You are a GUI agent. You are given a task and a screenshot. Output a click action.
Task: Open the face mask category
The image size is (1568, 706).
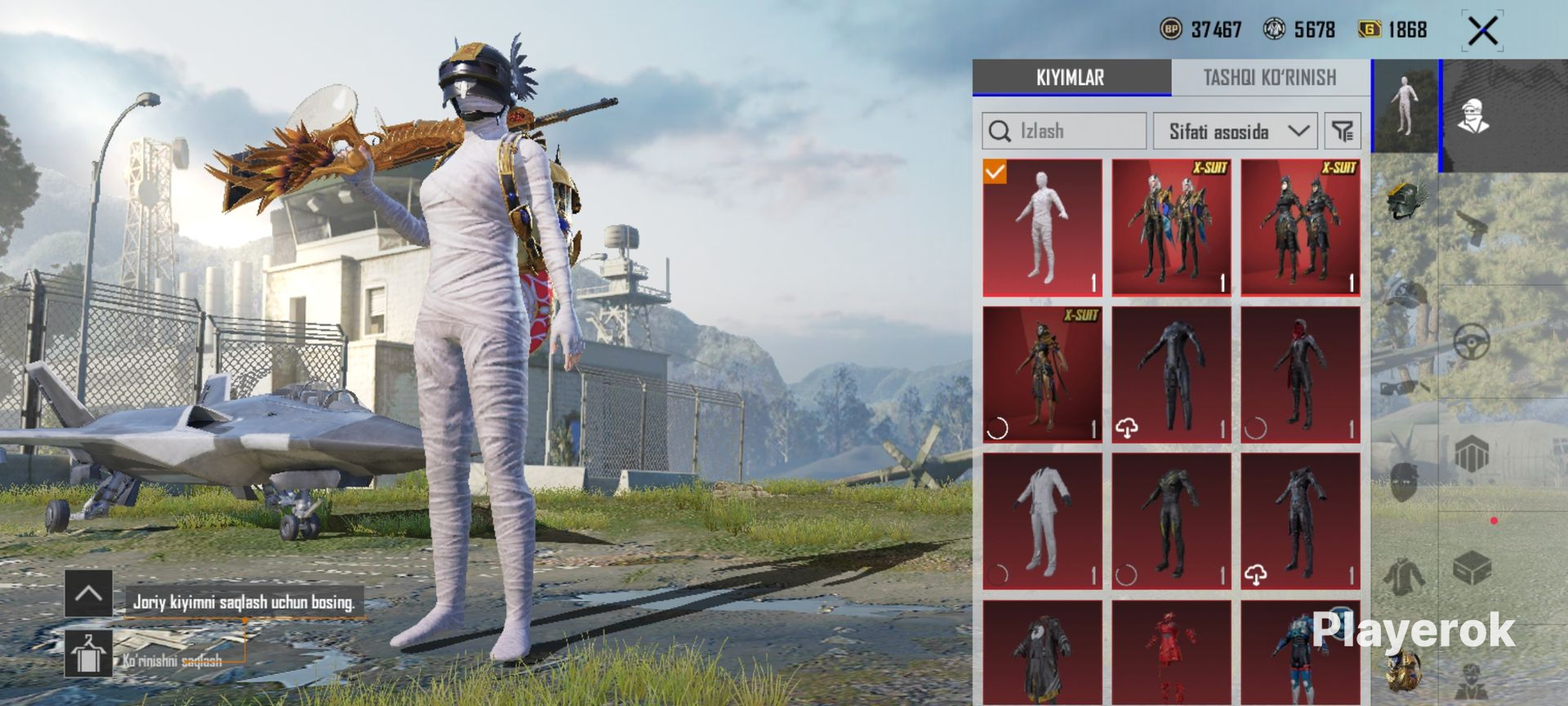[1405, 482]
